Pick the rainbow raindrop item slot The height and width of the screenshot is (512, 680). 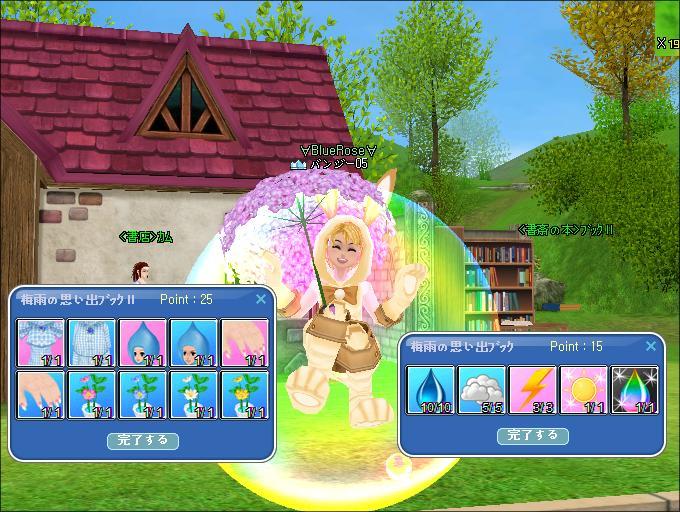coord(634,389)
